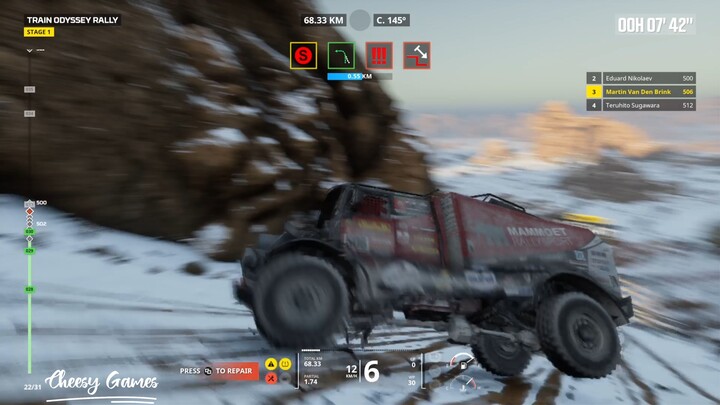Select the red step-down arrow roadbook icon
This screenshot has height=405, width=720.
point(417,55)
